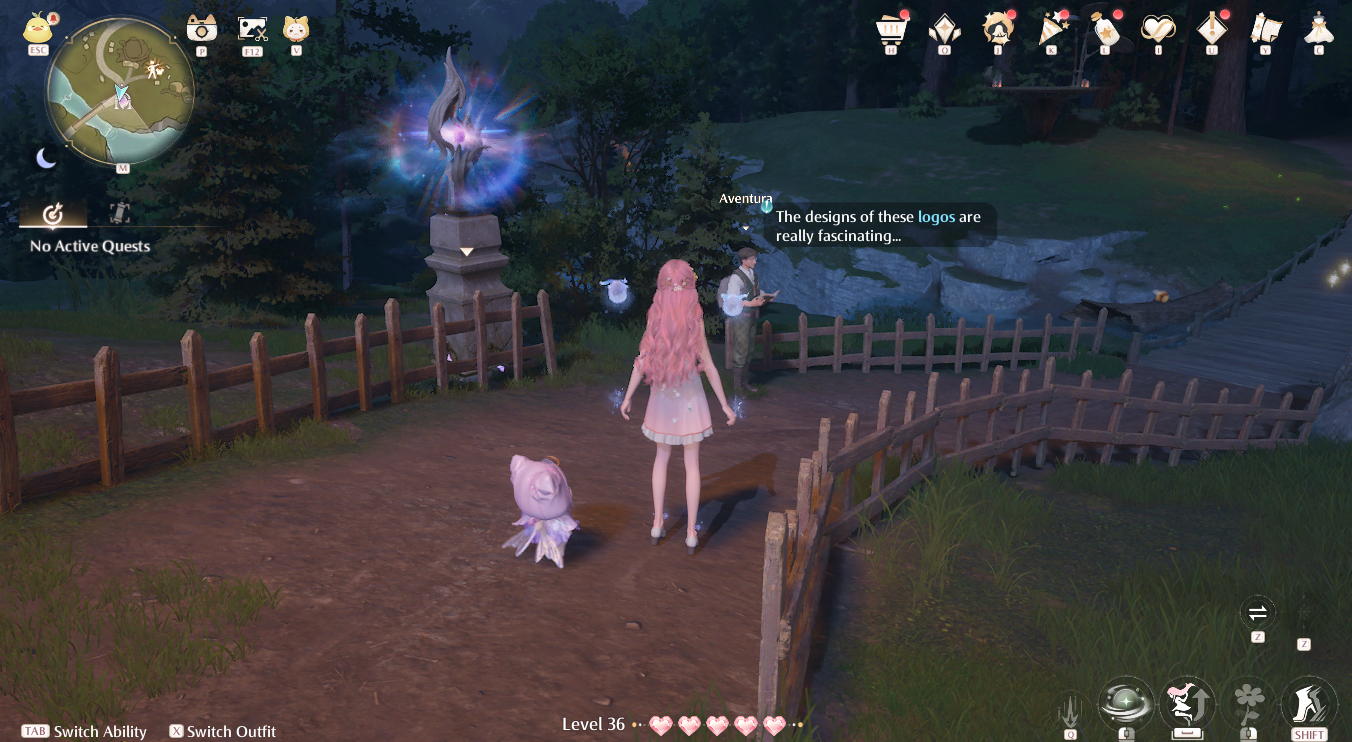Image resolution: width=1352 pixels, height=742 pixels.
Task: Open the photo camera tool
Action: (201, 30)
